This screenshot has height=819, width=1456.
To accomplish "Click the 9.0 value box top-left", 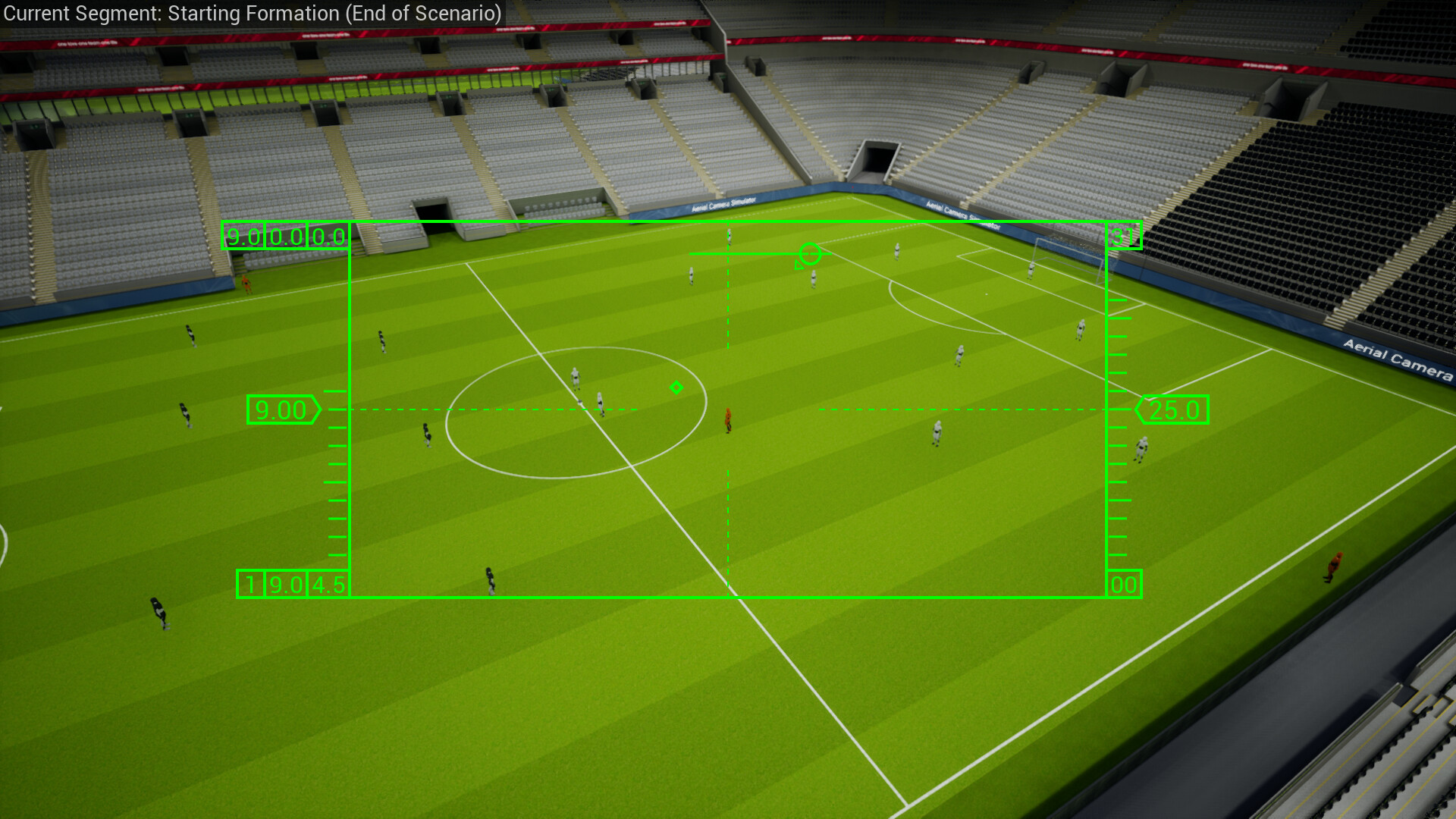I will click(243, 237).
